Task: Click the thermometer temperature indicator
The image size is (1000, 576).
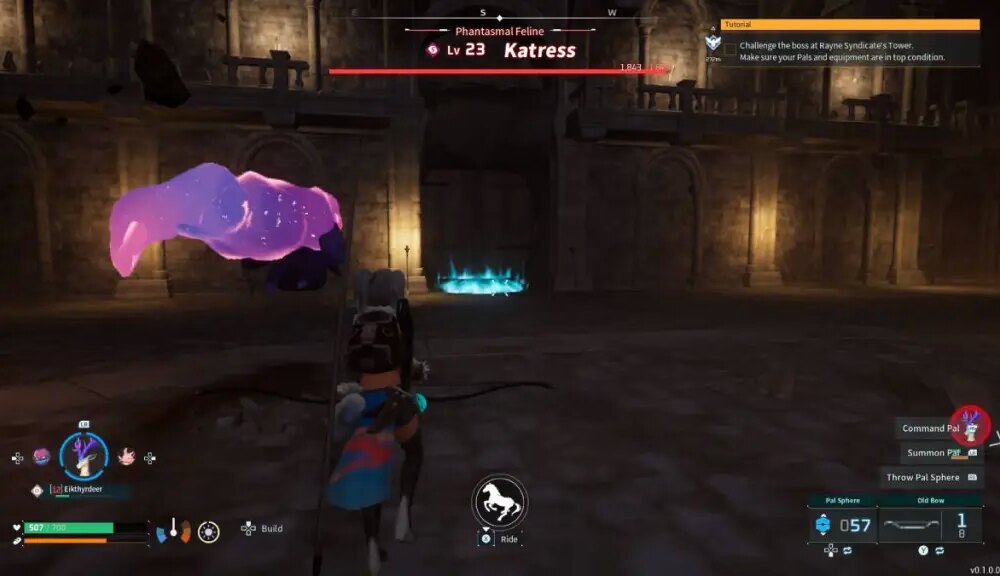Action: pyautogui.click(x=173, y=529)
